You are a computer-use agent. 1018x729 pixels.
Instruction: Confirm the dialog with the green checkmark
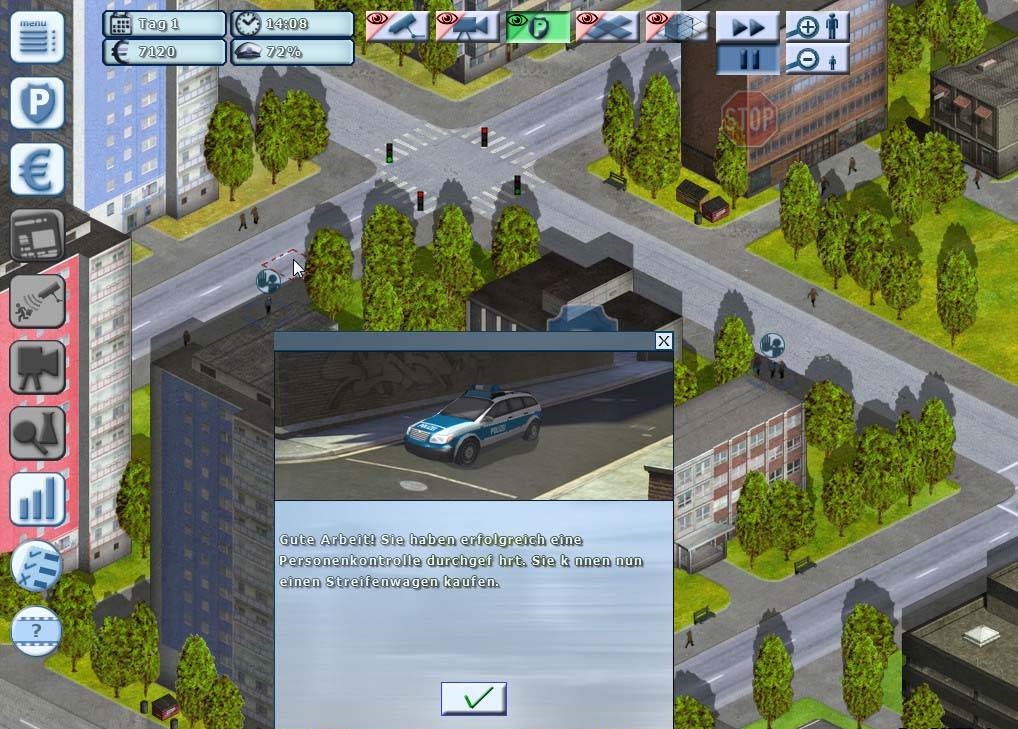click(x=473, y=698)
